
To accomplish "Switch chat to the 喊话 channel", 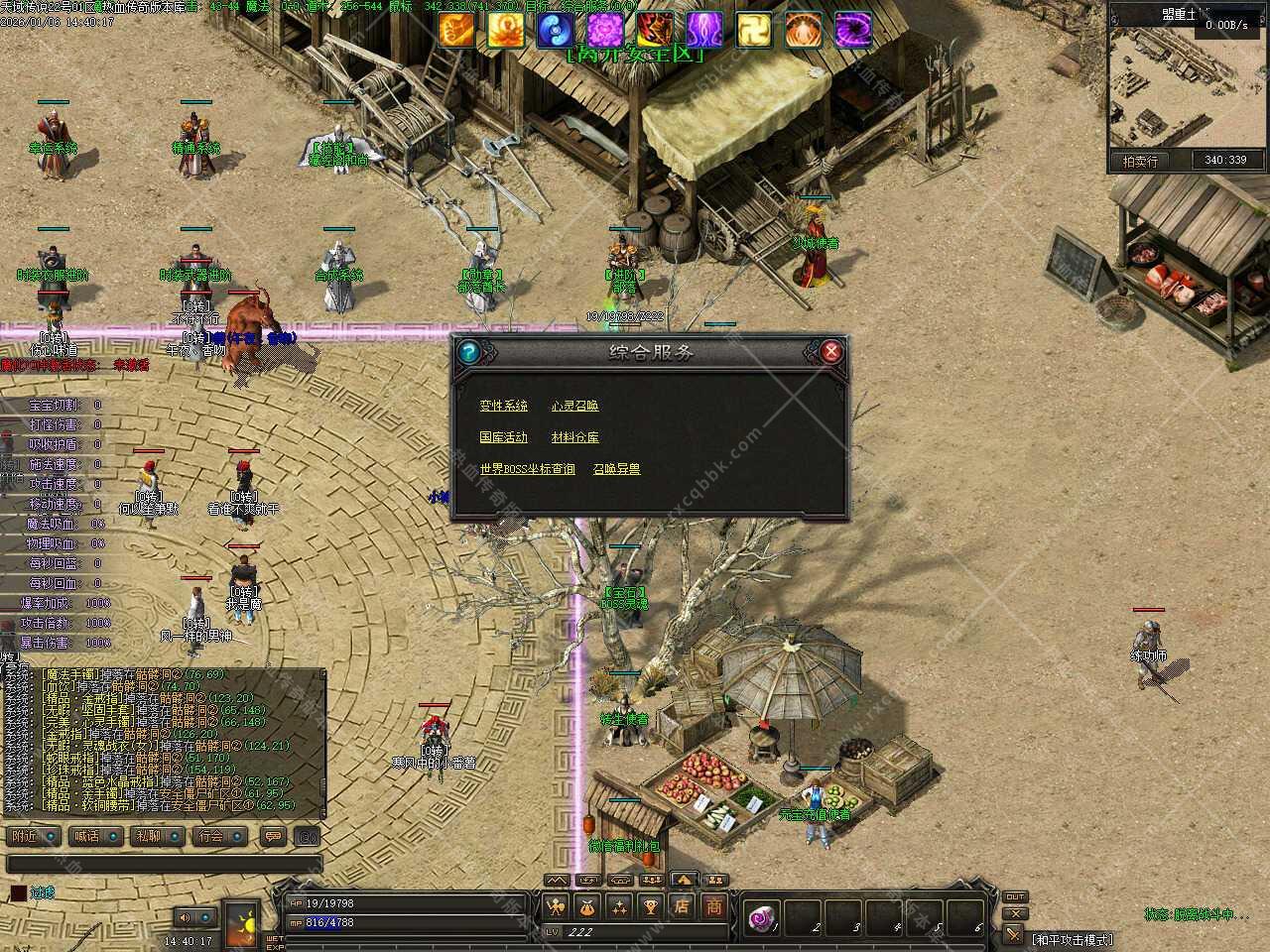I will [95, 836].
